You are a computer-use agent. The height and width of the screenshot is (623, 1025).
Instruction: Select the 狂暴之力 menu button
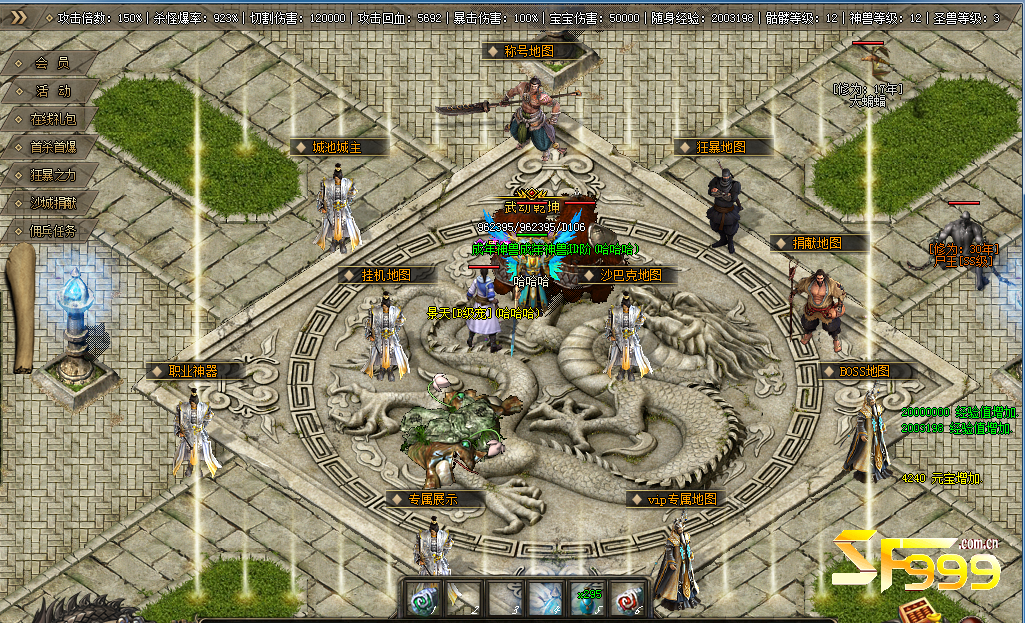tap(52, 175)
